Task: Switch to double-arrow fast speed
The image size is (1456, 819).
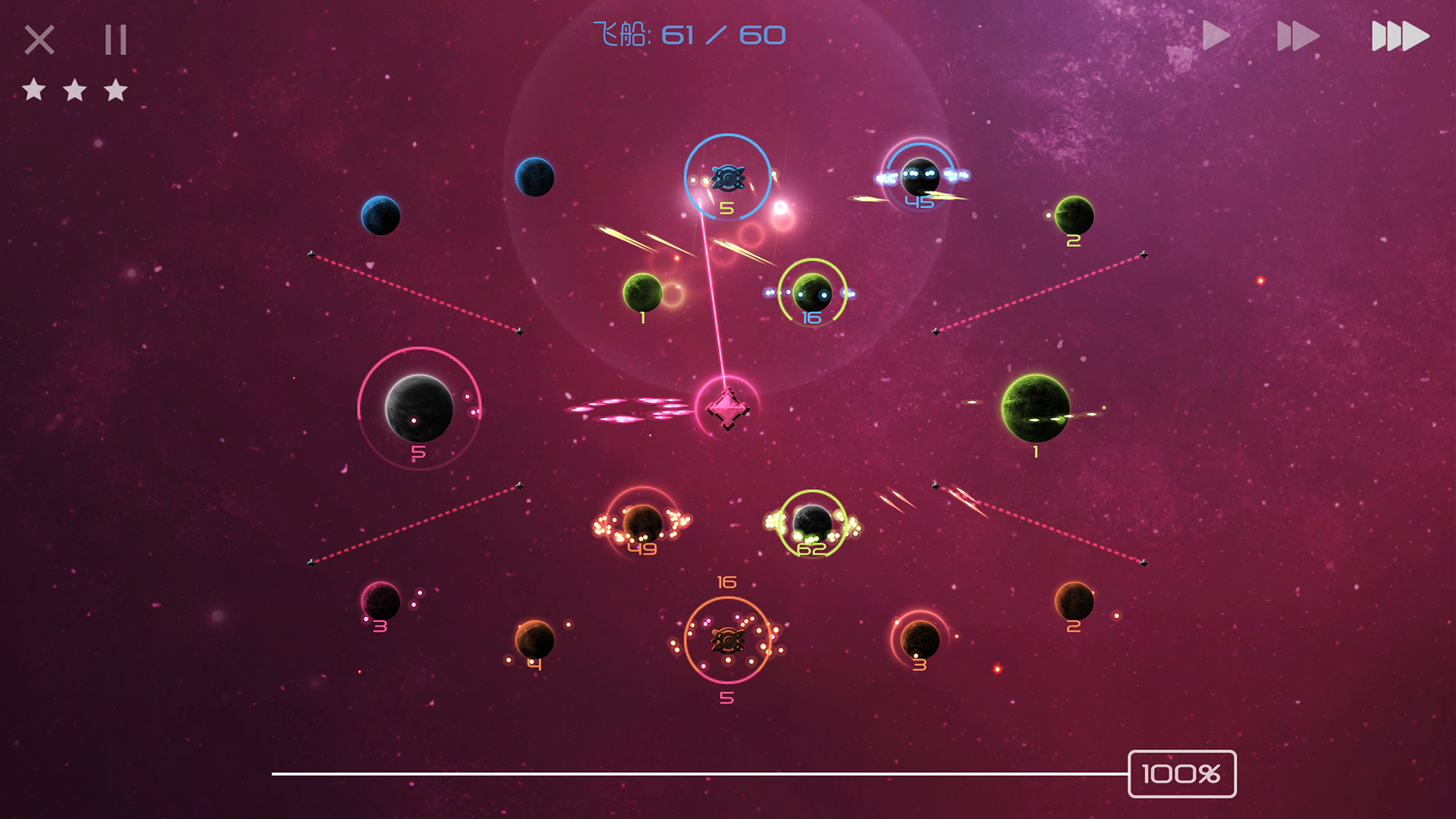Action: tap(1298, 36)
